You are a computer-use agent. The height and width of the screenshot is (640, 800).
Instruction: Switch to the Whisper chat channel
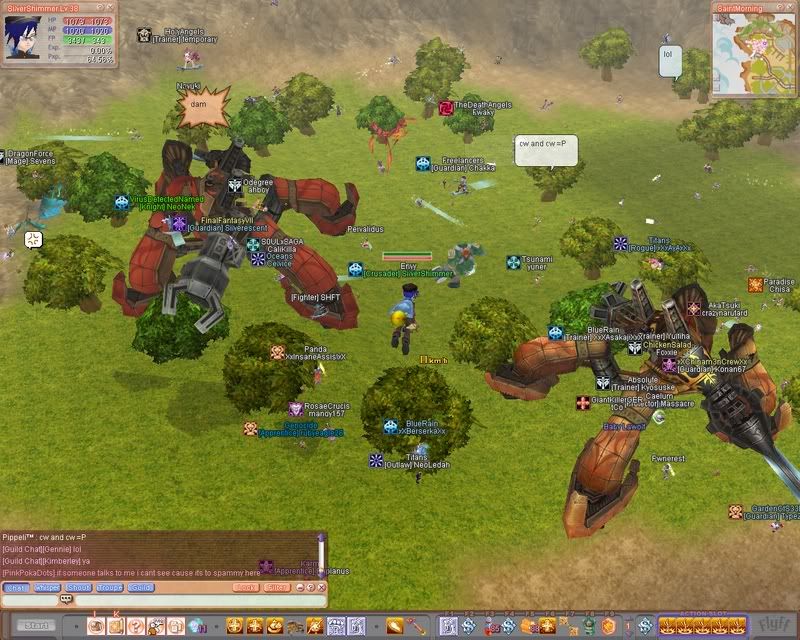(47, 588)
